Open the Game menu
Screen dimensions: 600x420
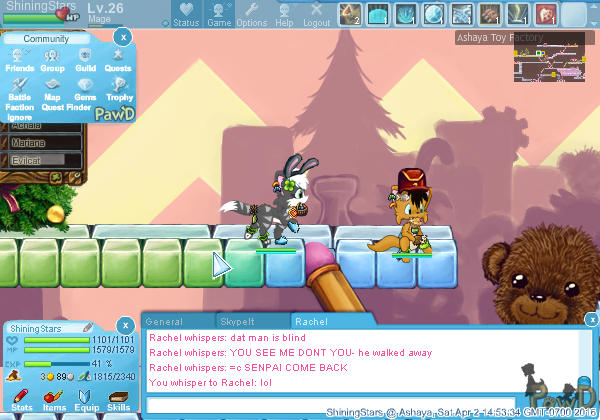click(x=219, y=14)
